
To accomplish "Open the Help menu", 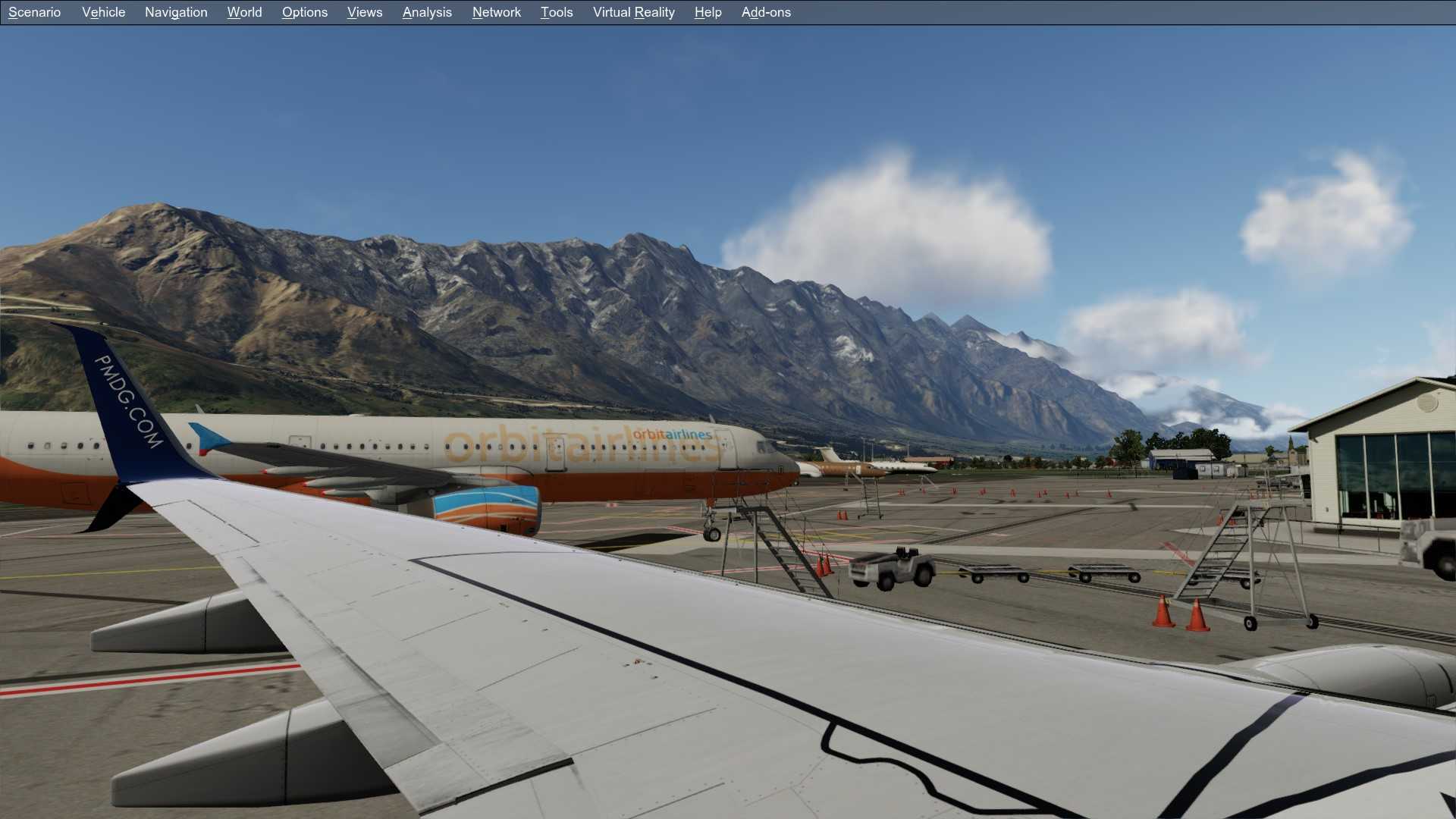I will tap(706, 11).
